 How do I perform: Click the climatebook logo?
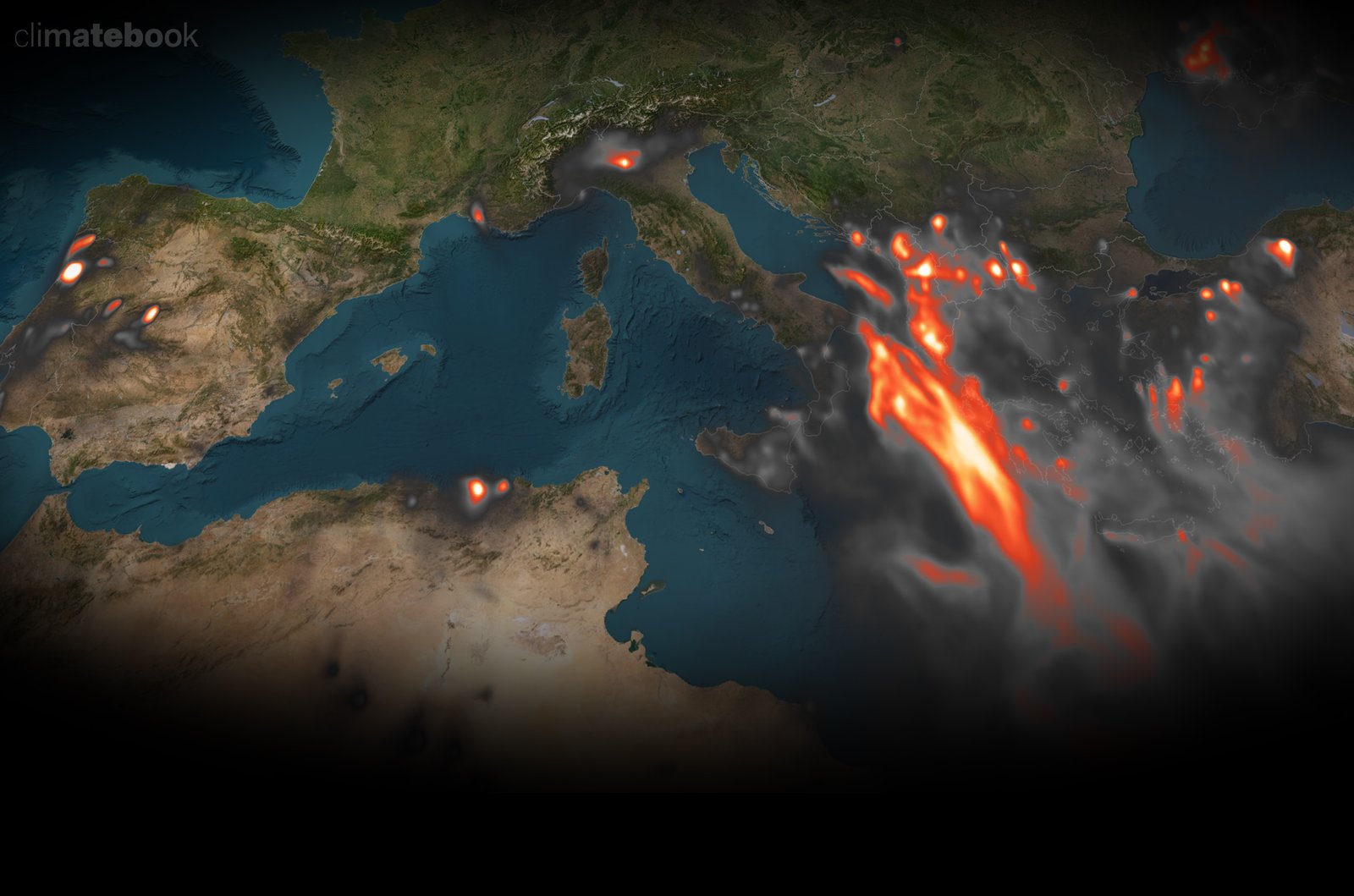click(107, 36)
